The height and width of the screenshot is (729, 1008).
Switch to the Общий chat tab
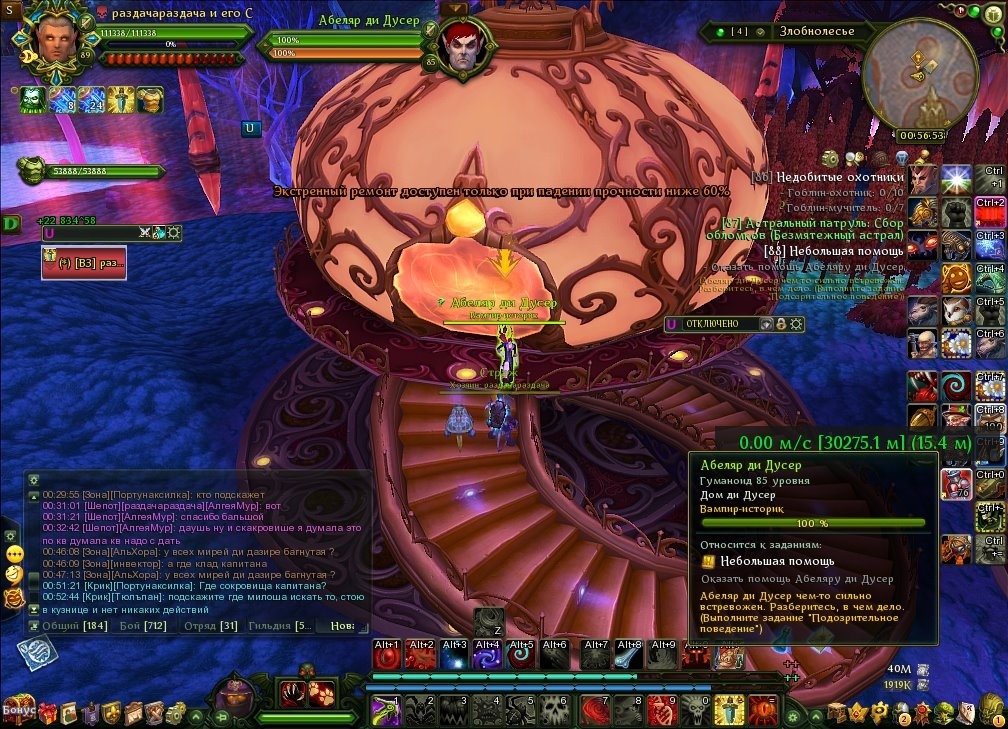68,626
